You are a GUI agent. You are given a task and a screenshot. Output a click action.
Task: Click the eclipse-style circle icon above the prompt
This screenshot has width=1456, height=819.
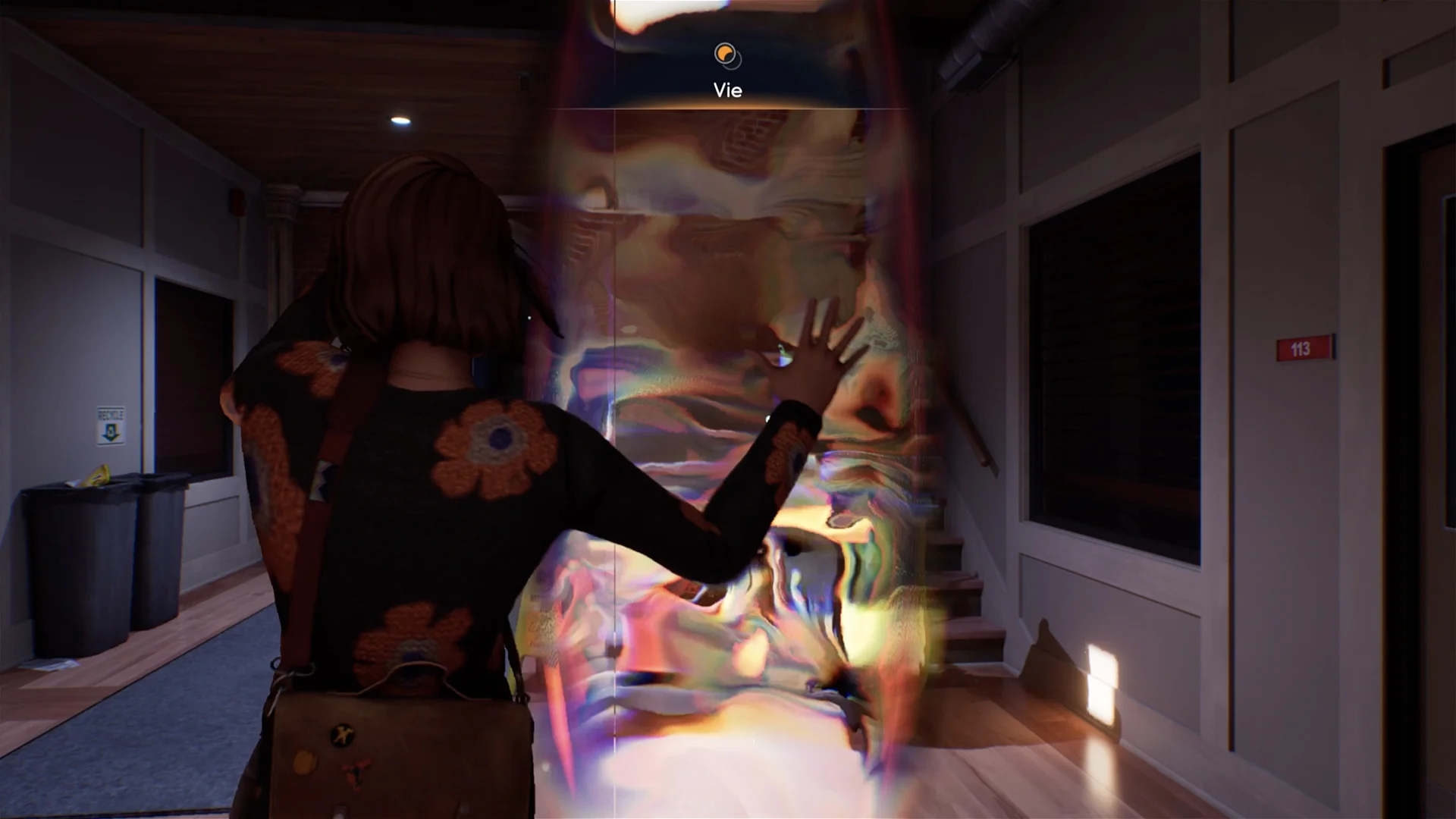pyautogui.click(x=726, y=55)
